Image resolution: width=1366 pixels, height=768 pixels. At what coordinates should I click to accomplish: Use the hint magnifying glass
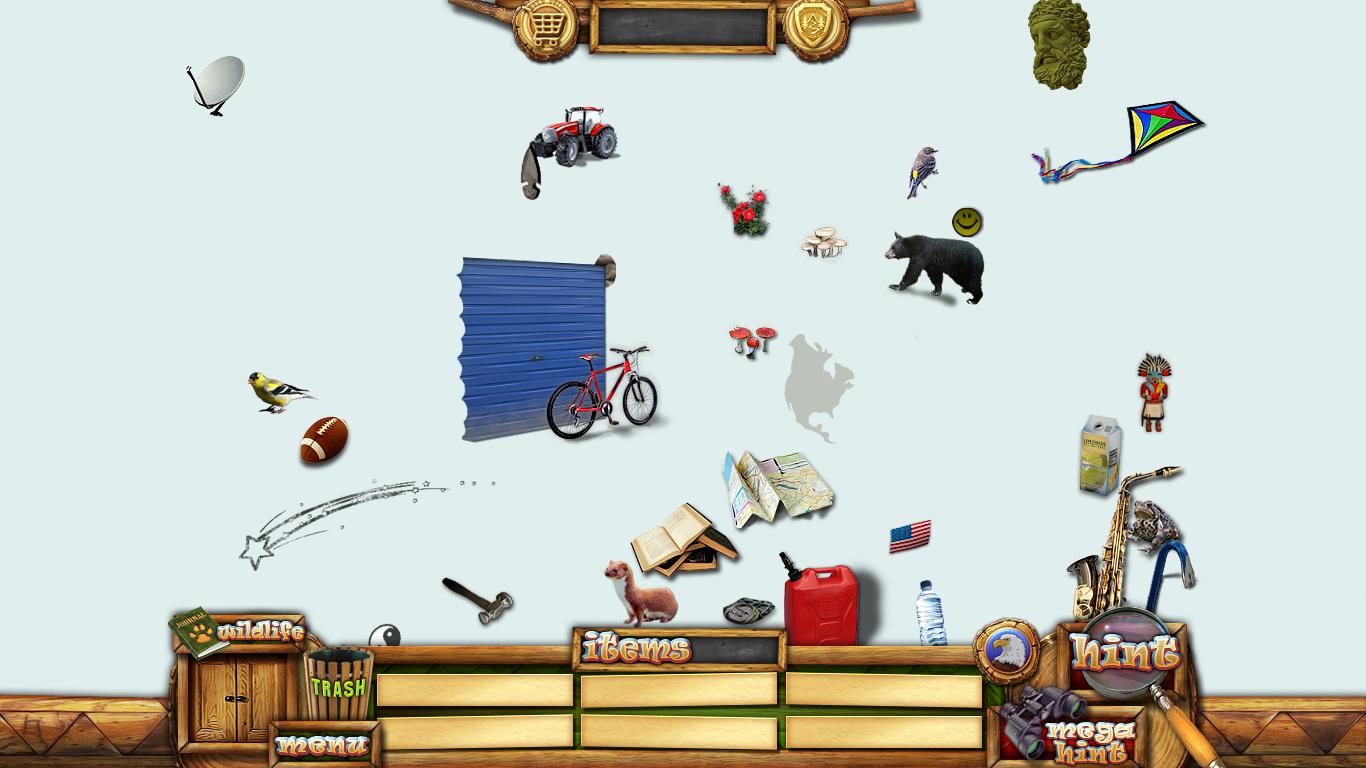(x=1126, y=653)
